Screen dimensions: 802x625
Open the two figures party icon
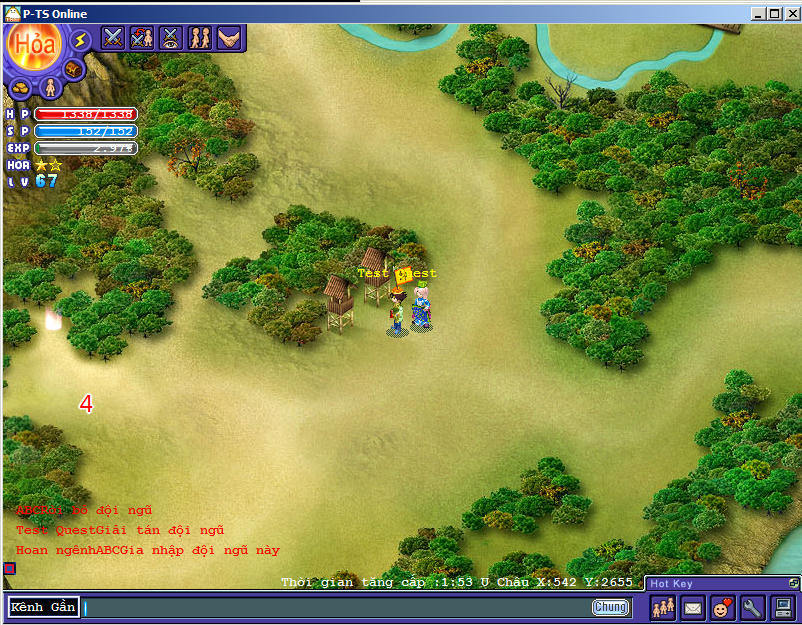tap(200, 38)
